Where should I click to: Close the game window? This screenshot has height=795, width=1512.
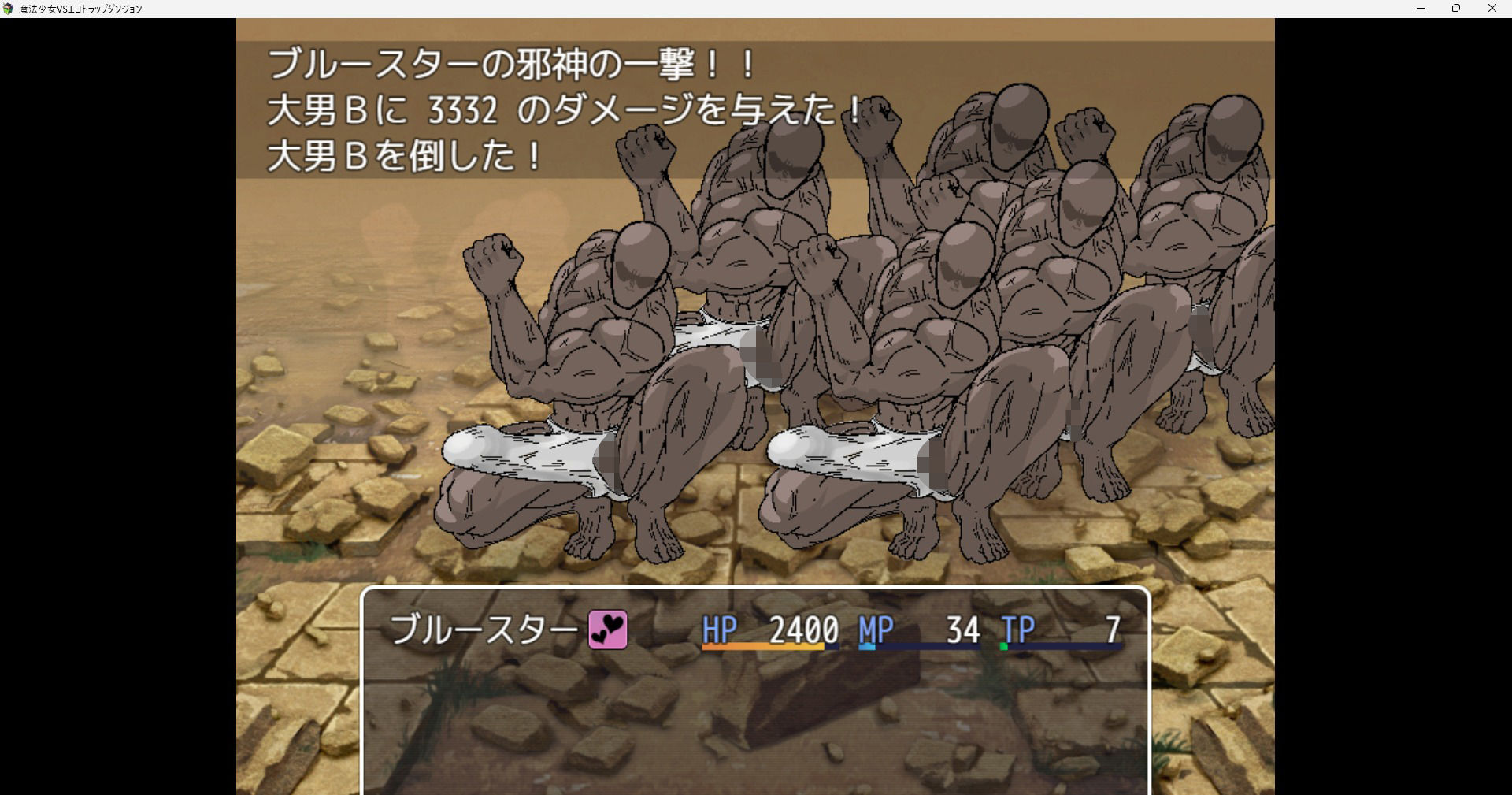tap(1492, 9)
